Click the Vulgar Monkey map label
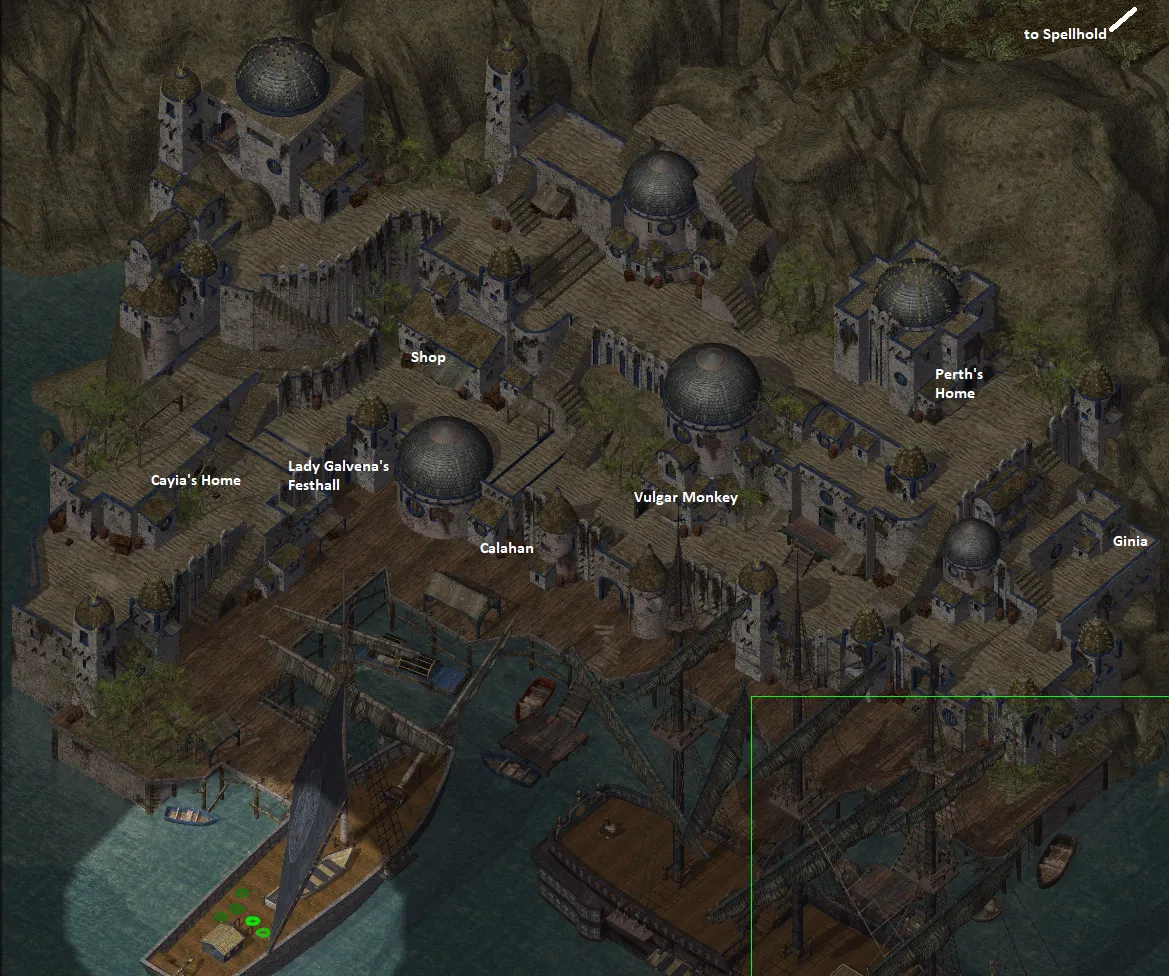The image size is (1169, 976). pyautogui.click(x=686, y=497)
